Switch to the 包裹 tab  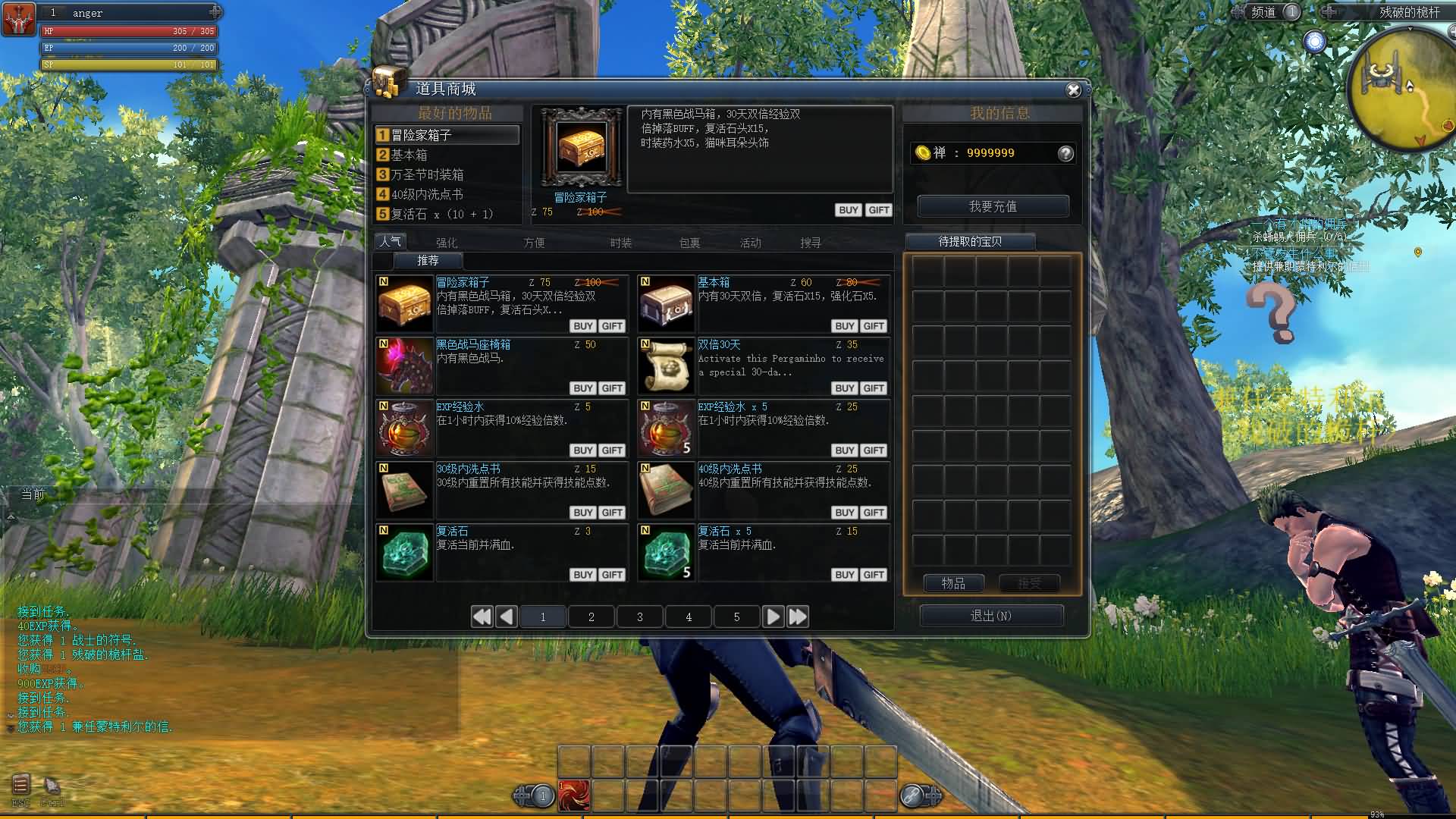click(x=689, y=243)
